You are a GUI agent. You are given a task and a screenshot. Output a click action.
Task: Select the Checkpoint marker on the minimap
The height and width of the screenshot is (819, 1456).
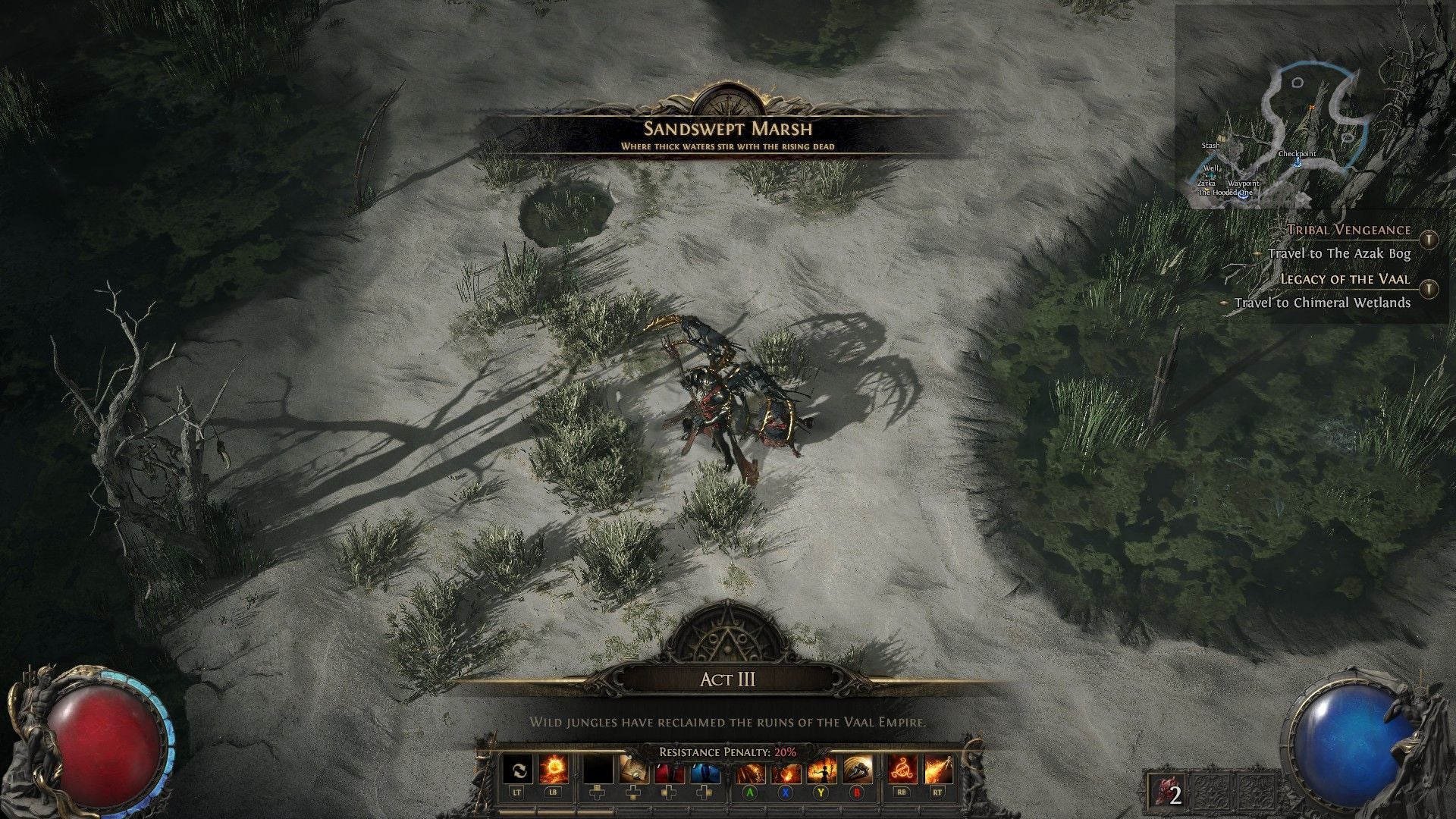(x=1297, y=162)
